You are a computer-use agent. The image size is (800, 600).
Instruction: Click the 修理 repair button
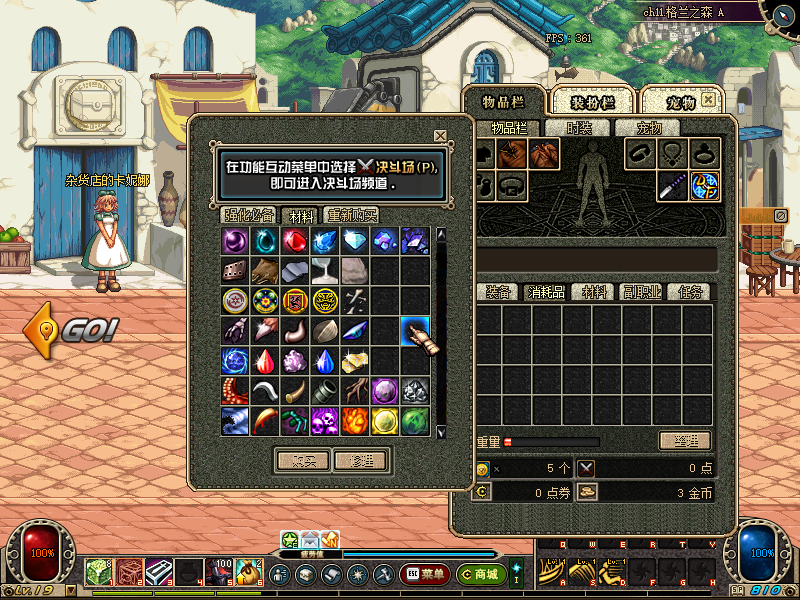[x=360, y=461]
